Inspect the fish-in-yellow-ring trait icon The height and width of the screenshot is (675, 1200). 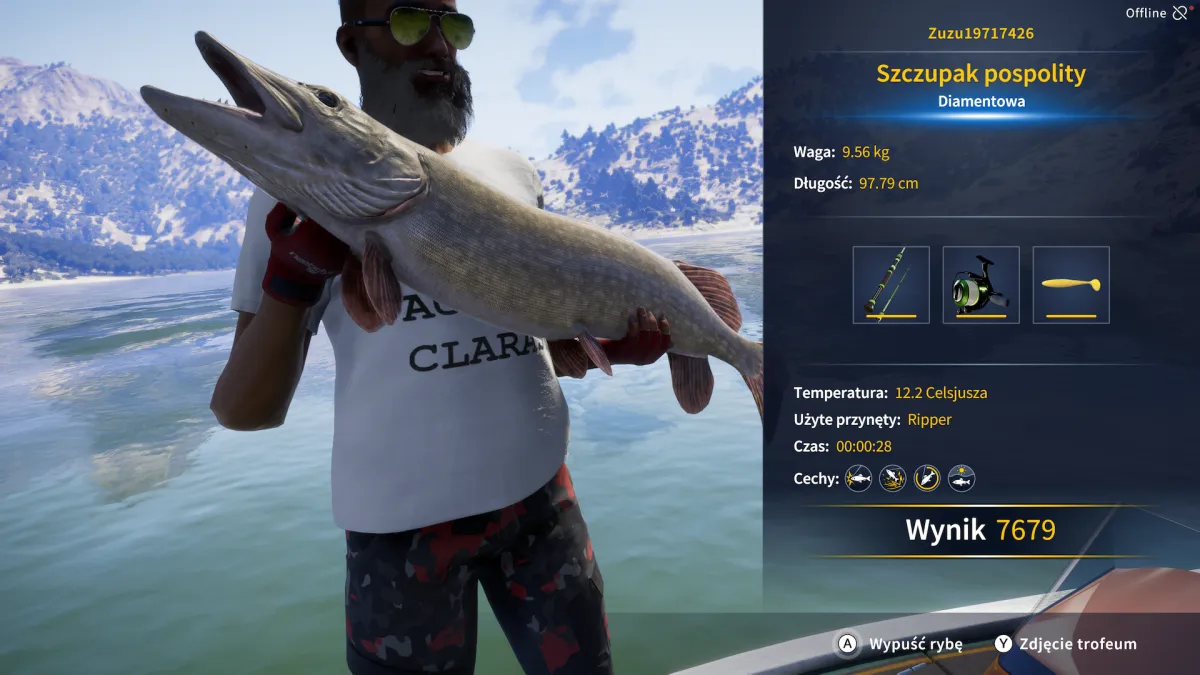coord(927,478)
